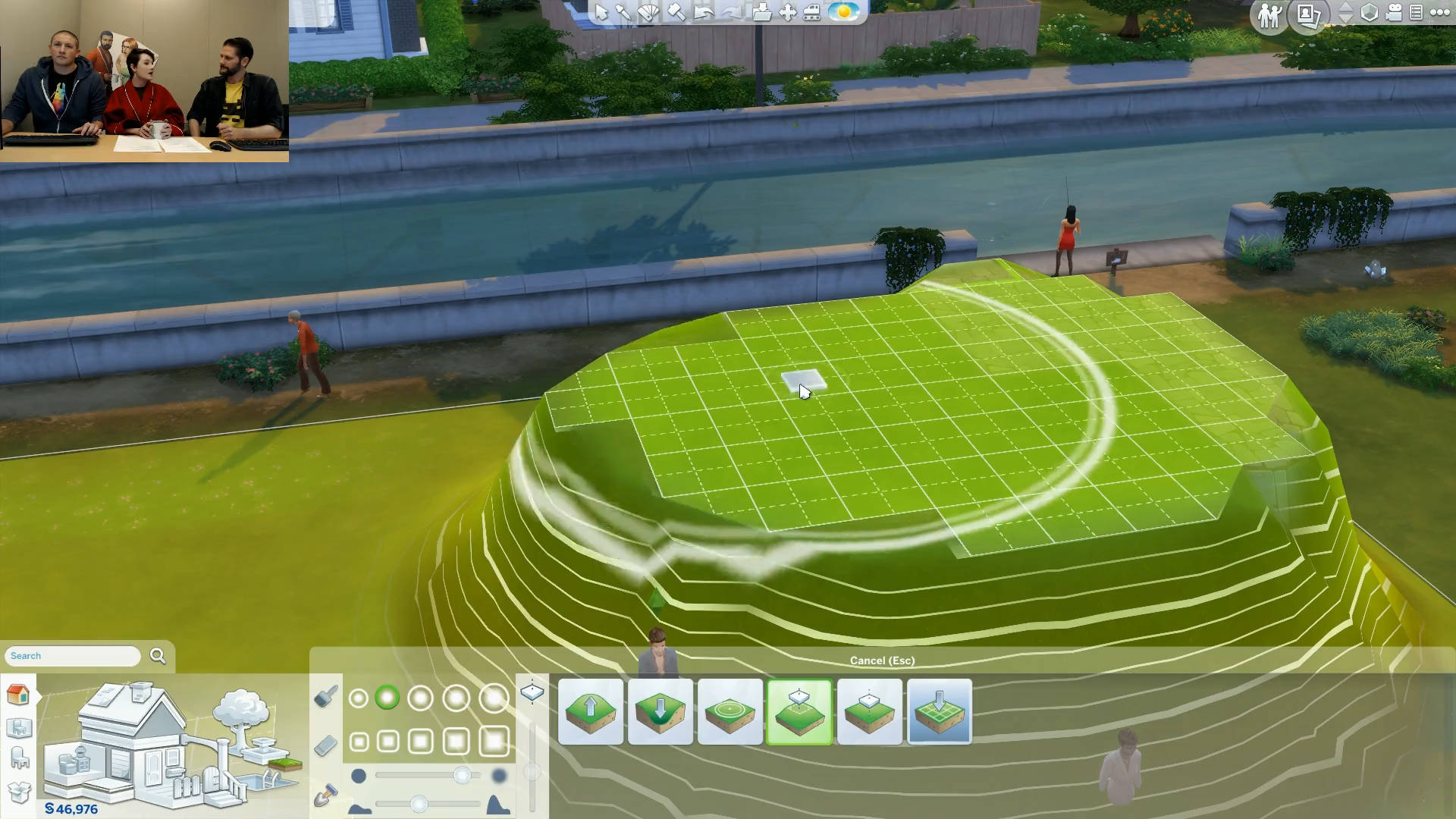
Task: Toggle the sun time-of-day button
Action: pos(843,12)
